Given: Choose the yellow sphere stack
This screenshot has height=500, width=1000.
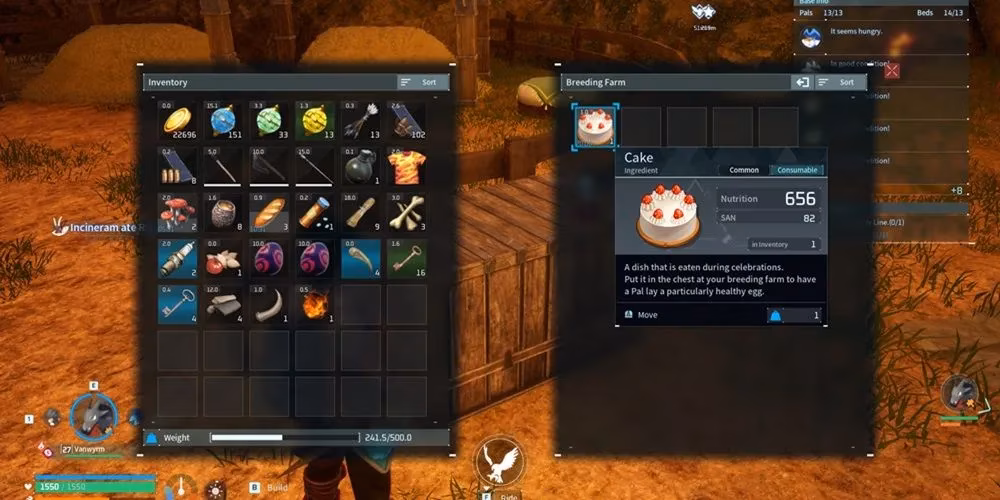Looking at the screenshot, I should pos(315,121).
